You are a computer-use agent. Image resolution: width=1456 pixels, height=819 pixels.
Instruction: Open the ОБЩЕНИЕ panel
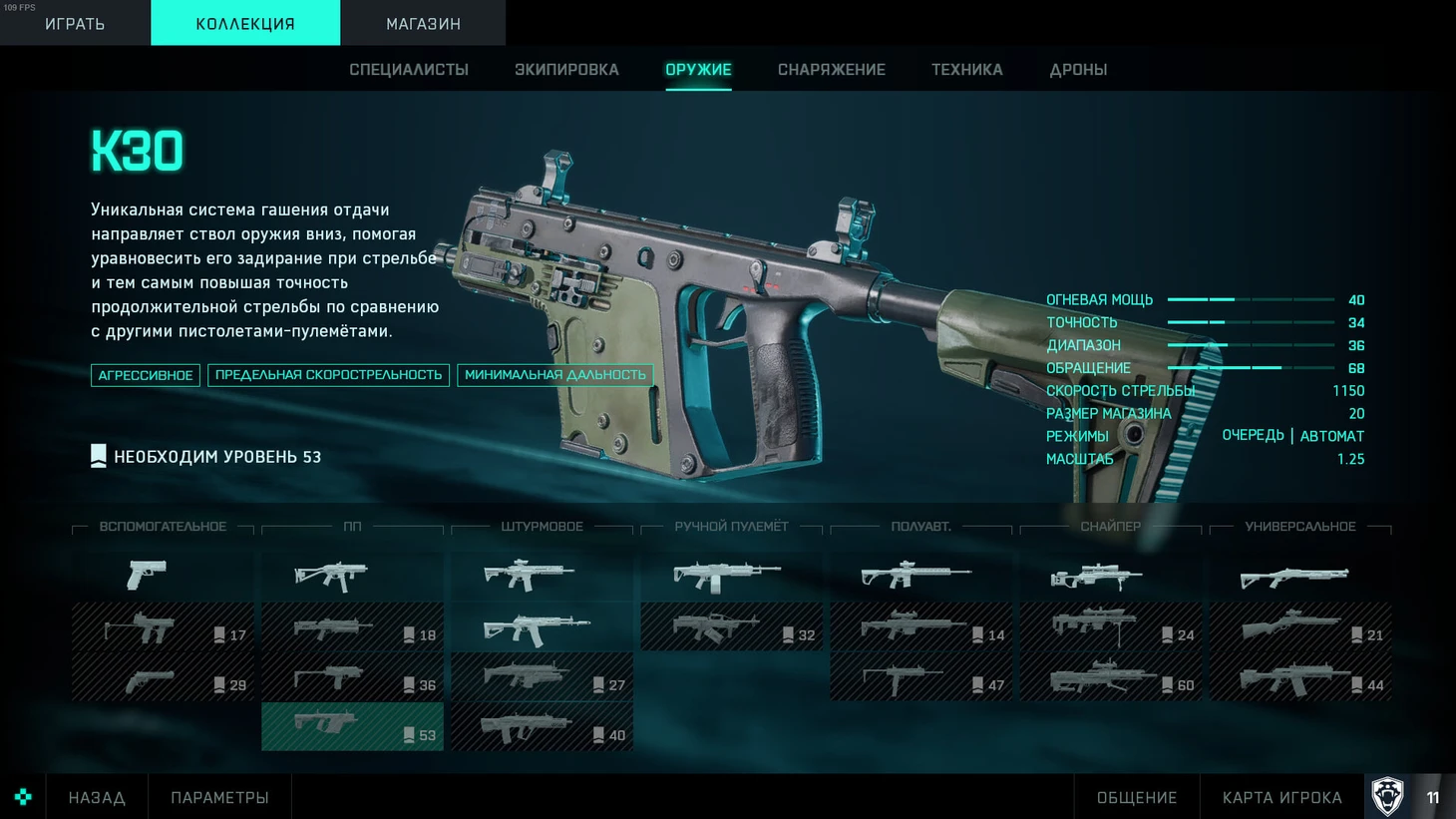pos(1137,797)
